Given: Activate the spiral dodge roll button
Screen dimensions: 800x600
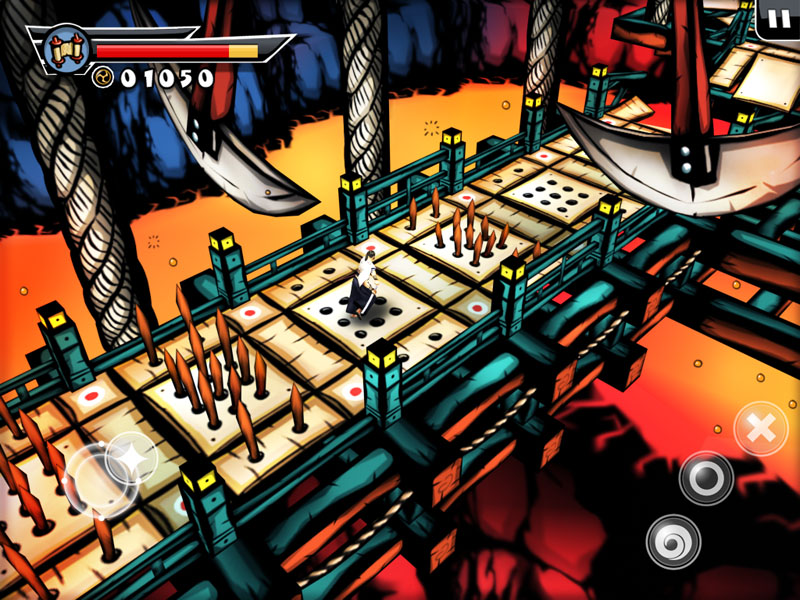Looking at the screenshot, I should pos(673,541).
